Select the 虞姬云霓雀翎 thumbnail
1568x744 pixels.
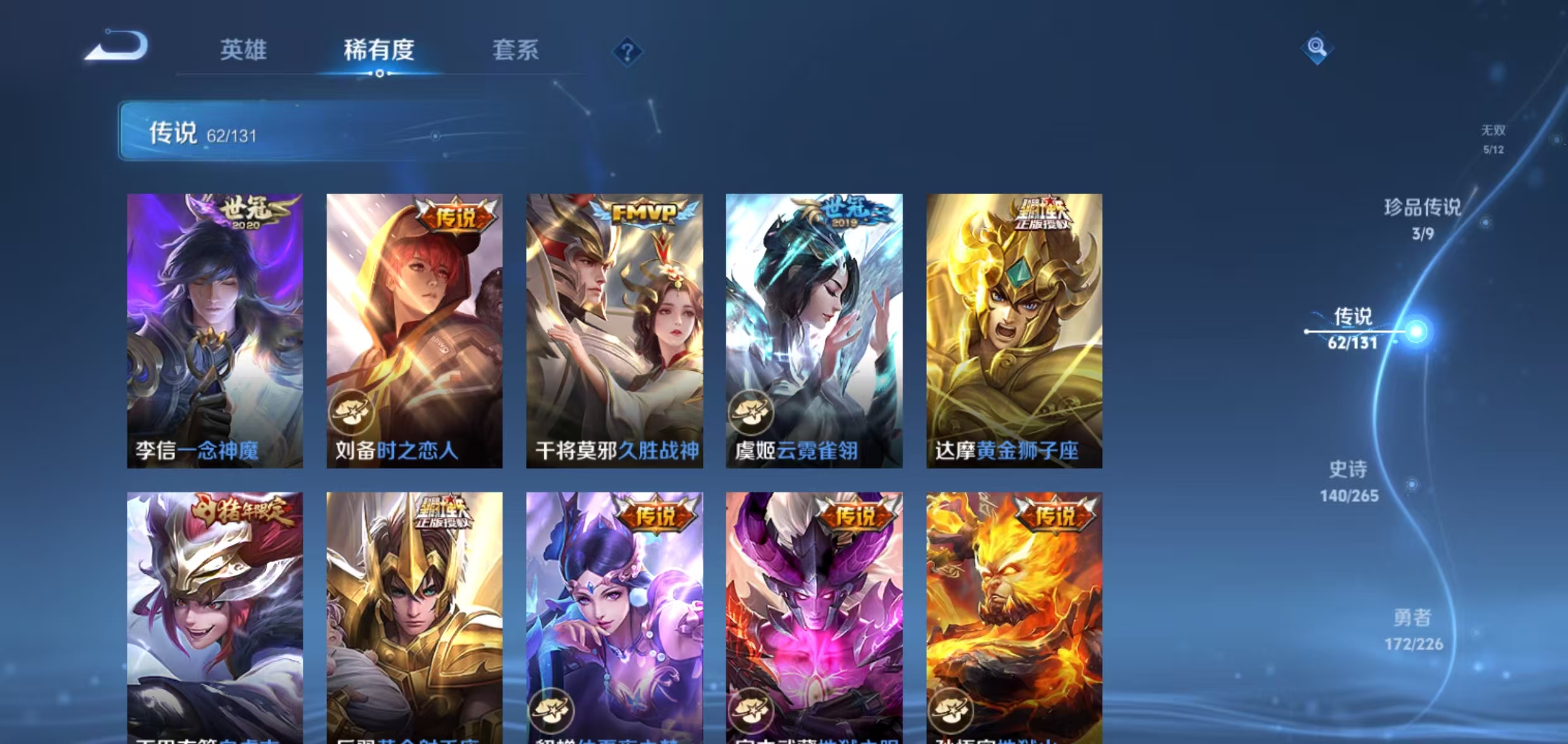pyautogui.click(x=814, y=329)
